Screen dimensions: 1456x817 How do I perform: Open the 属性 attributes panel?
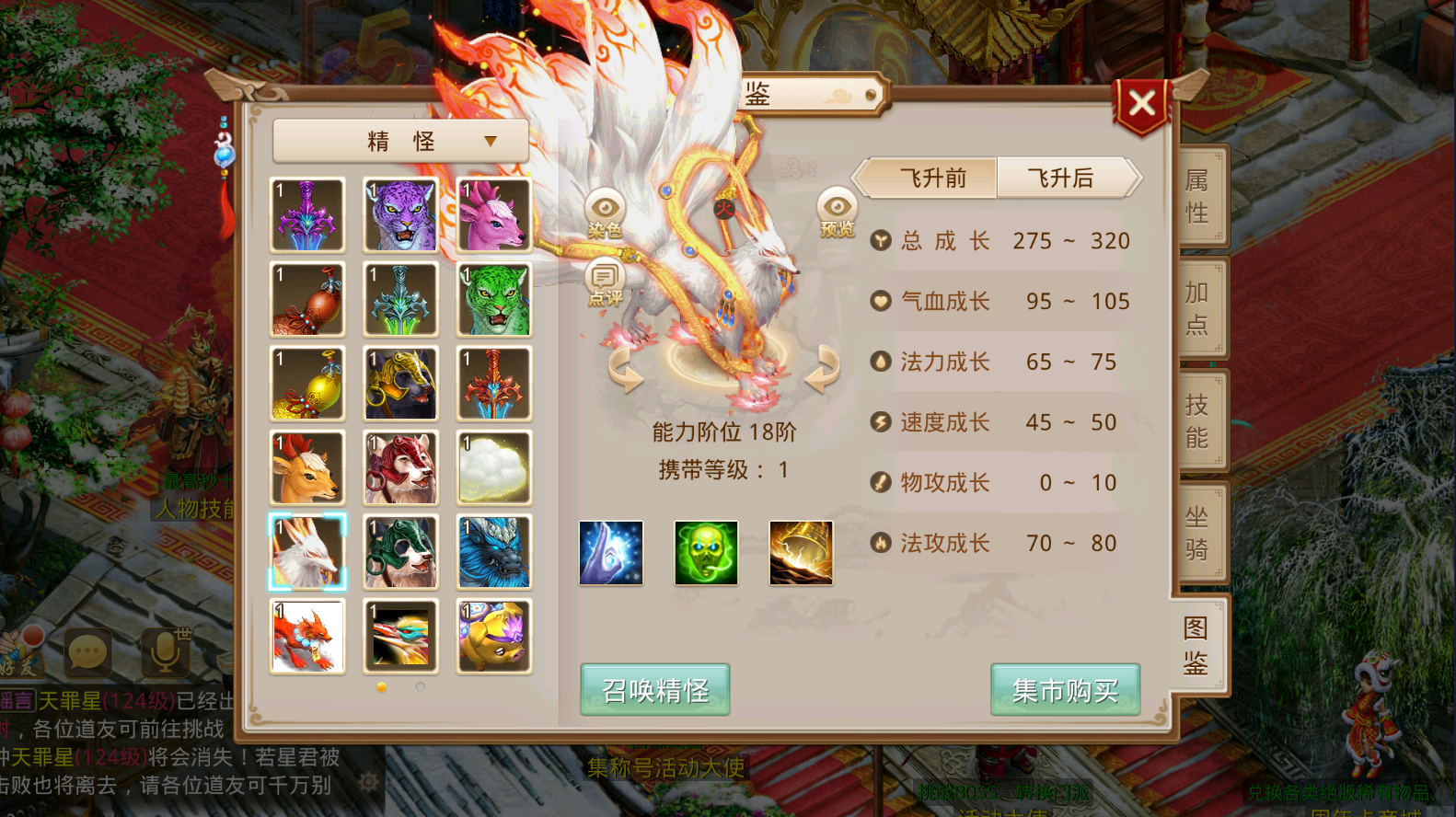pos(1197,195)
